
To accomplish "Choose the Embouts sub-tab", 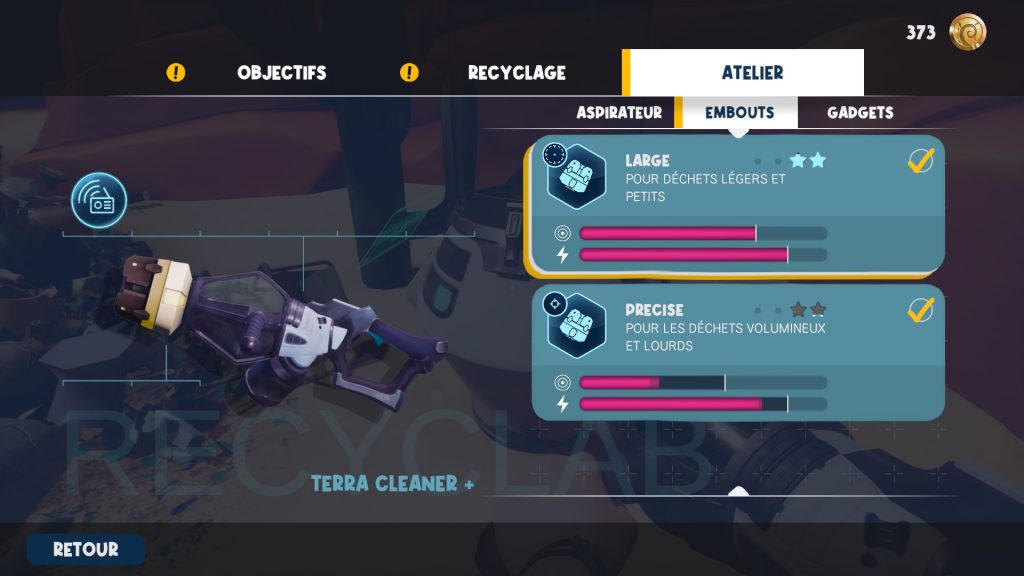I will tap(739, 113).
